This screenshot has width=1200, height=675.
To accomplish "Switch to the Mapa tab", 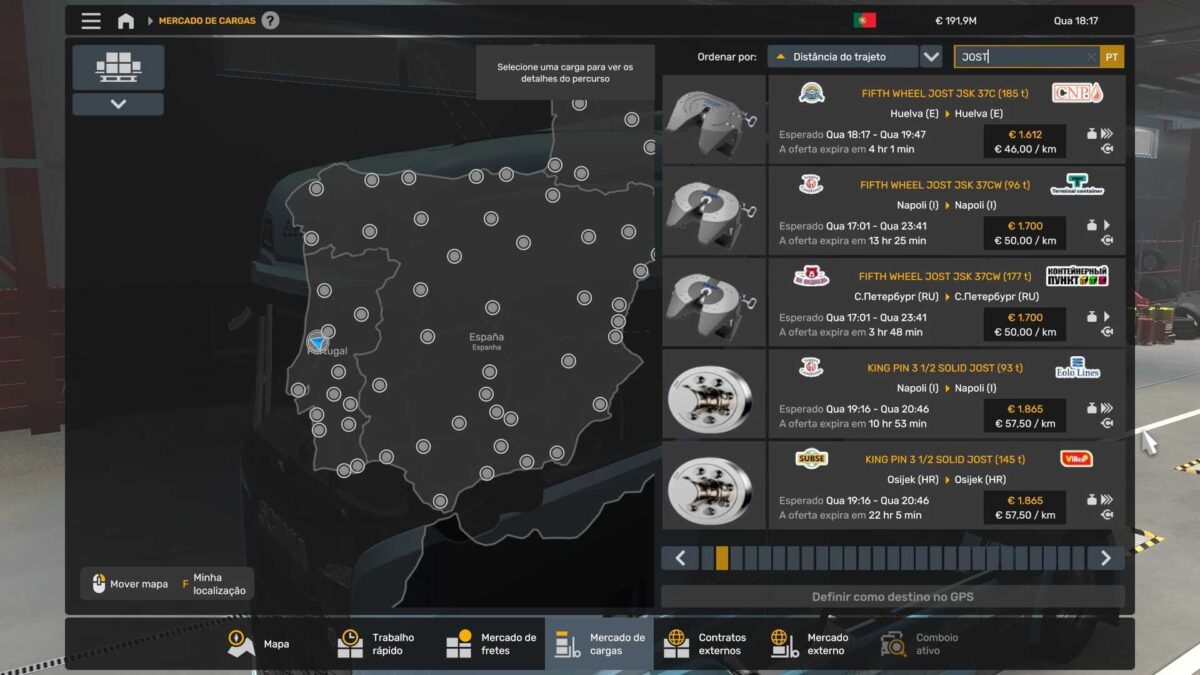I will coord(258,644).
